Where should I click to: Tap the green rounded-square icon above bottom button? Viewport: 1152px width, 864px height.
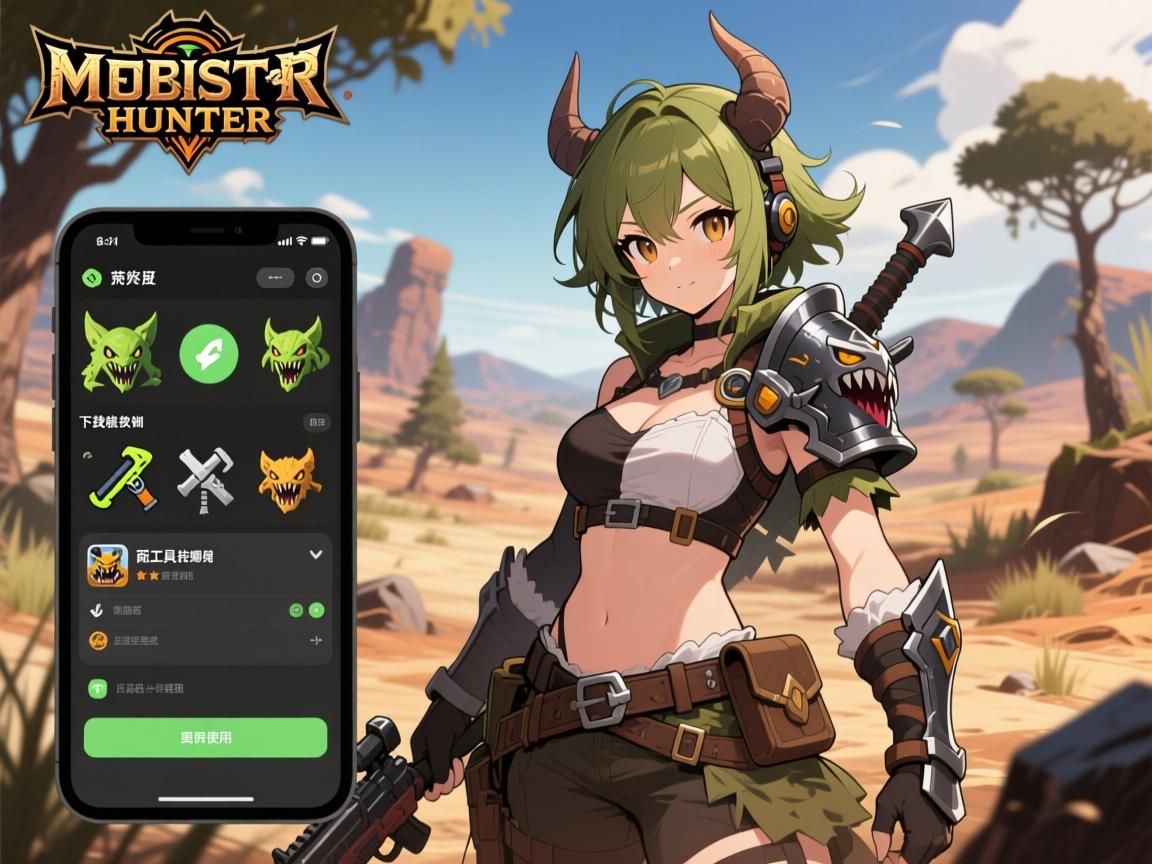tap(99, 688)
